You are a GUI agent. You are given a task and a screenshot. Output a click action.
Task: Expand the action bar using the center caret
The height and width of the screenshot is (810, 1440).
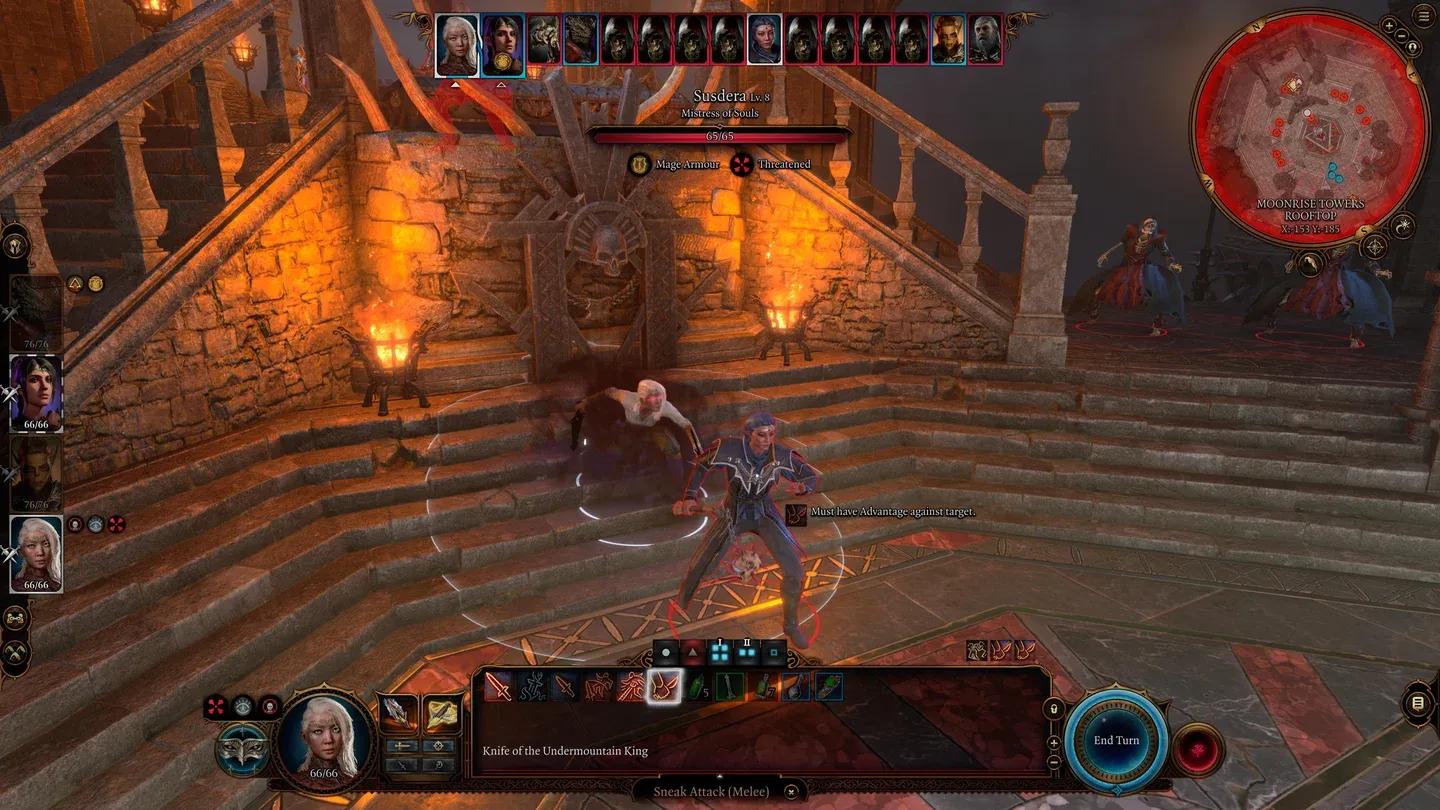coord(719,777)
